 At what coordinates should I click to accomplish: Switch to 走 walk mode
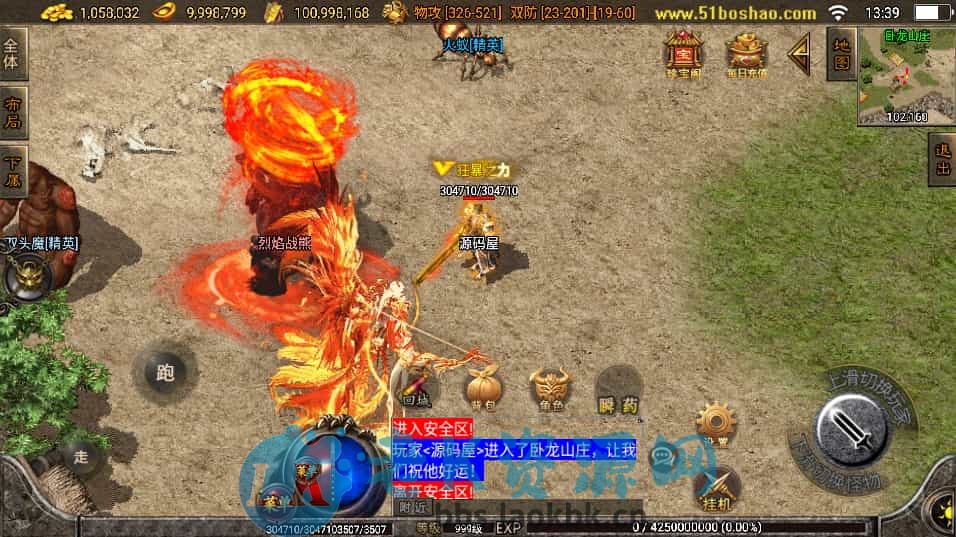point(82,457)
